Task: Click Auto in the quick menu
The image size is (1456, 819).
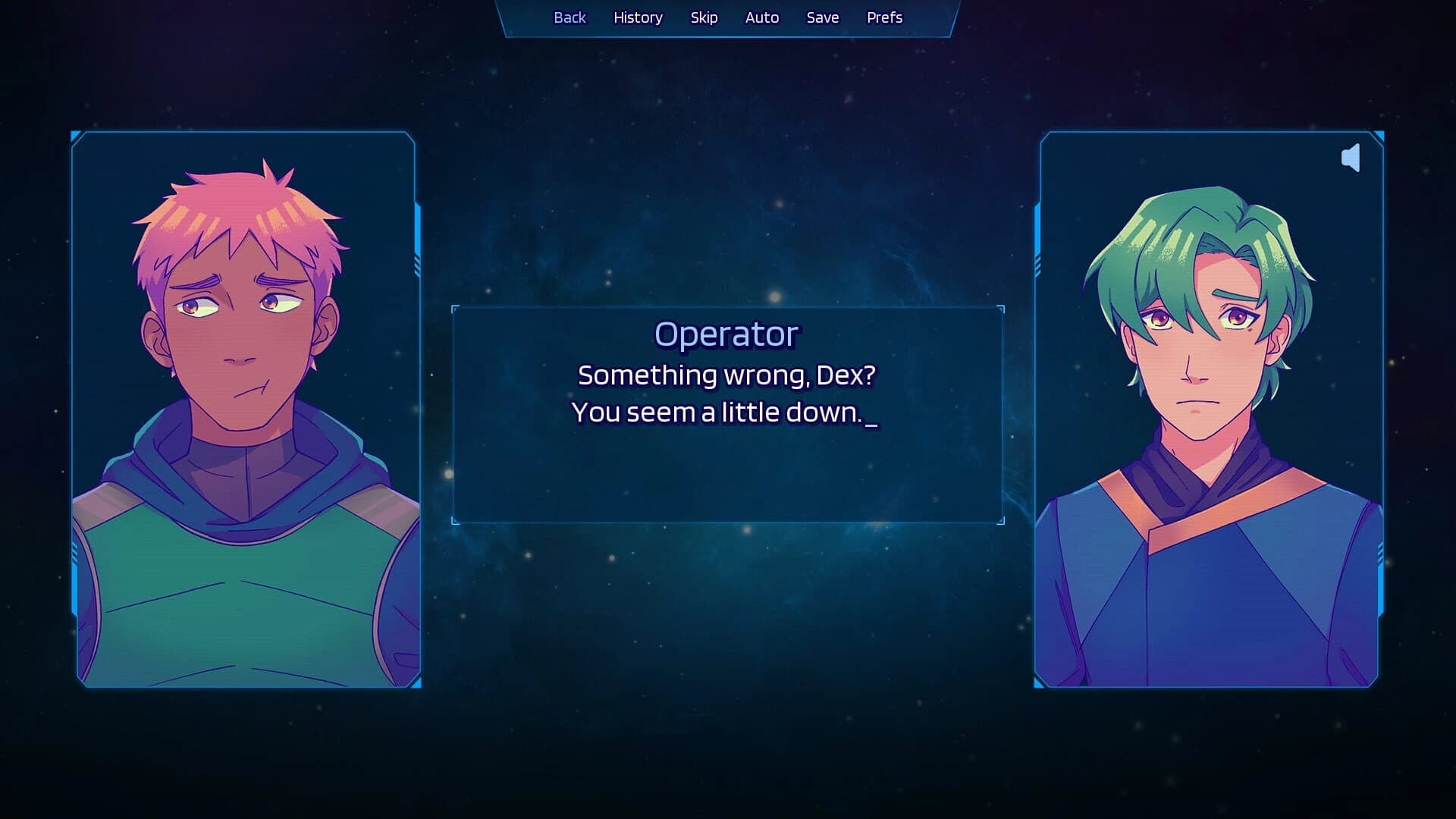Action: (x=761, y=17)
